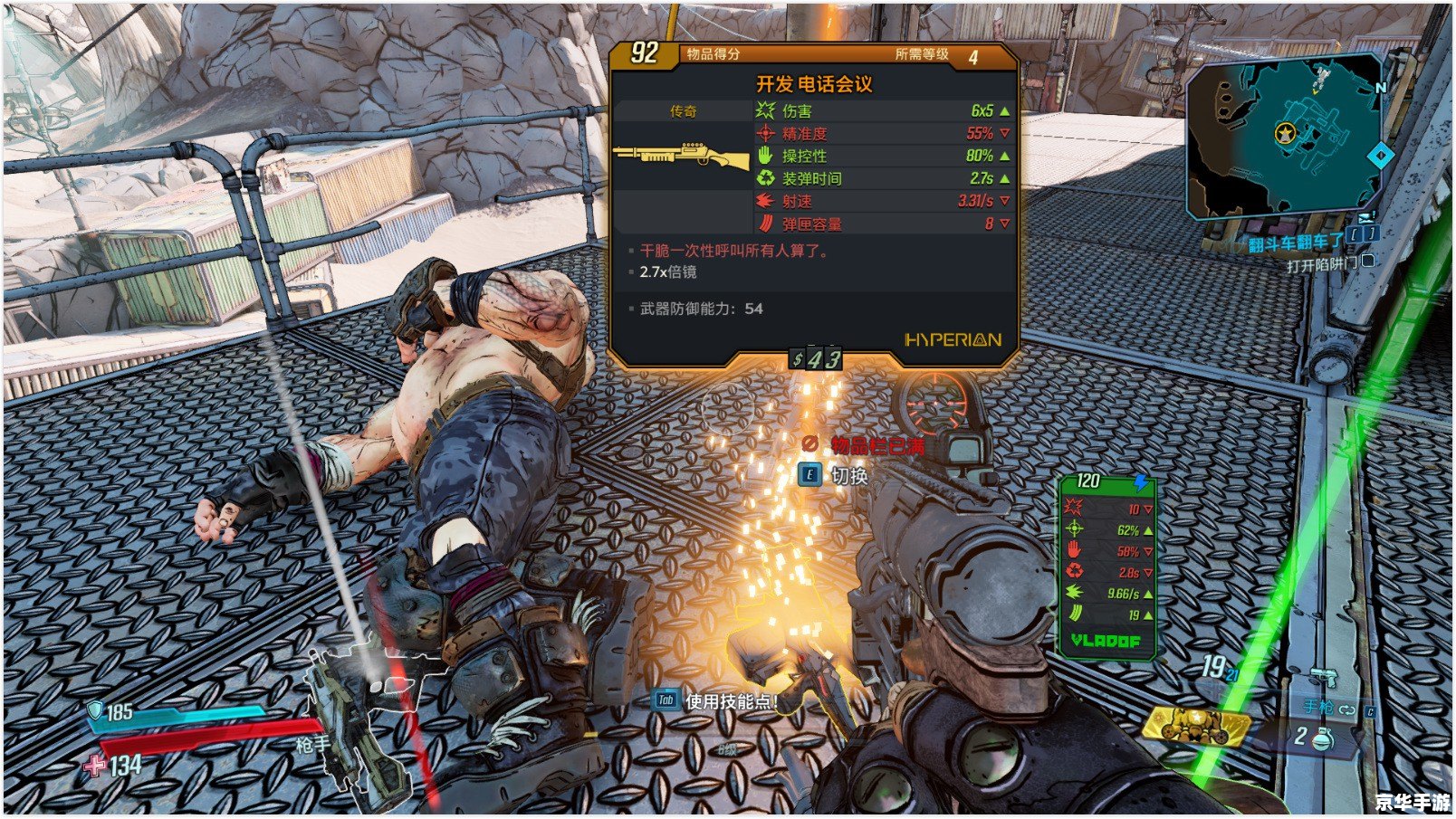Open the 翻斗车翻车了 quest tracker
1456x819 pixels.
[x=1295, y=243]
